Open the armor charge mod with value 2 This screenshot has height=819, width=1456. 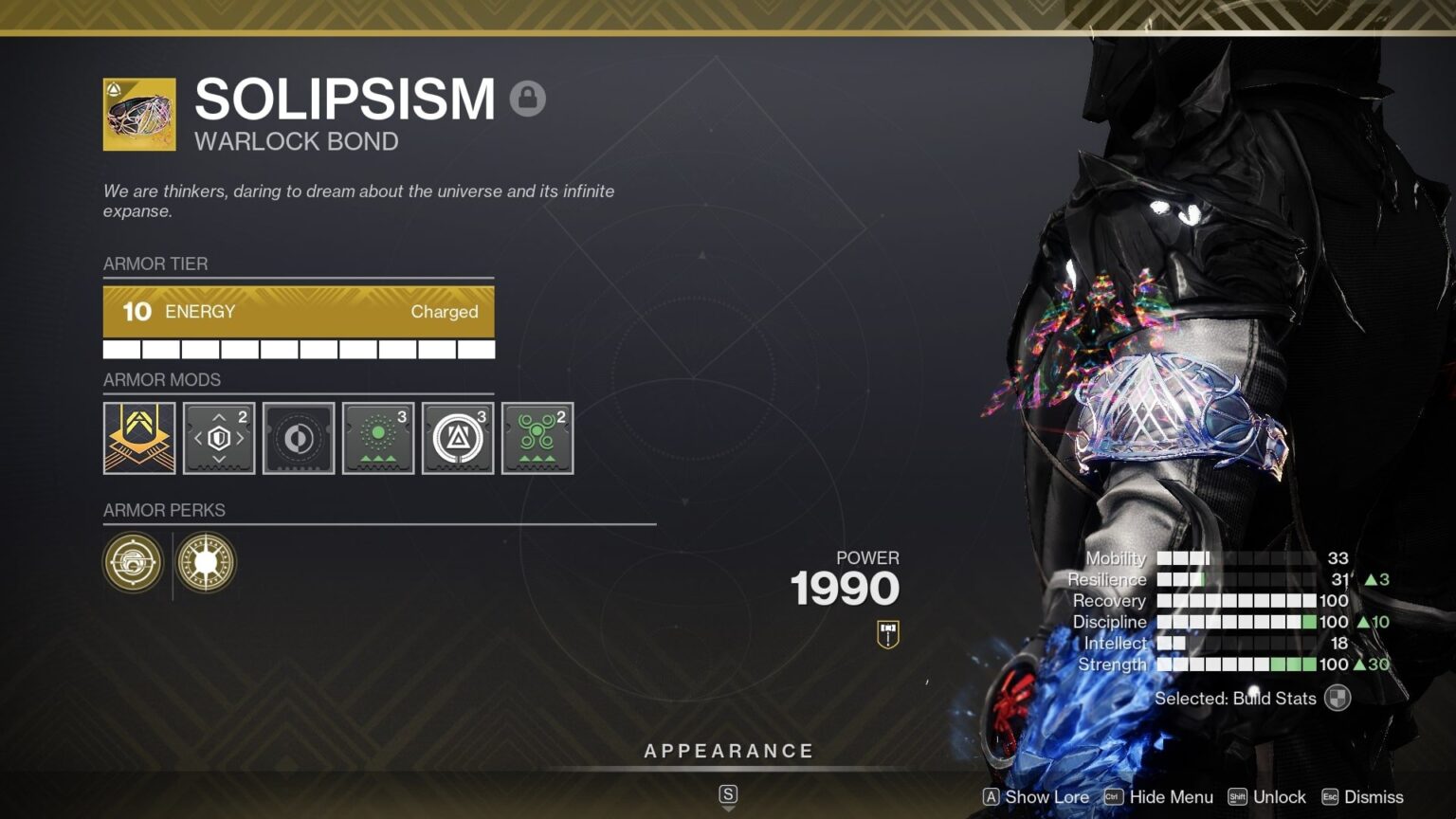point(218,438)
